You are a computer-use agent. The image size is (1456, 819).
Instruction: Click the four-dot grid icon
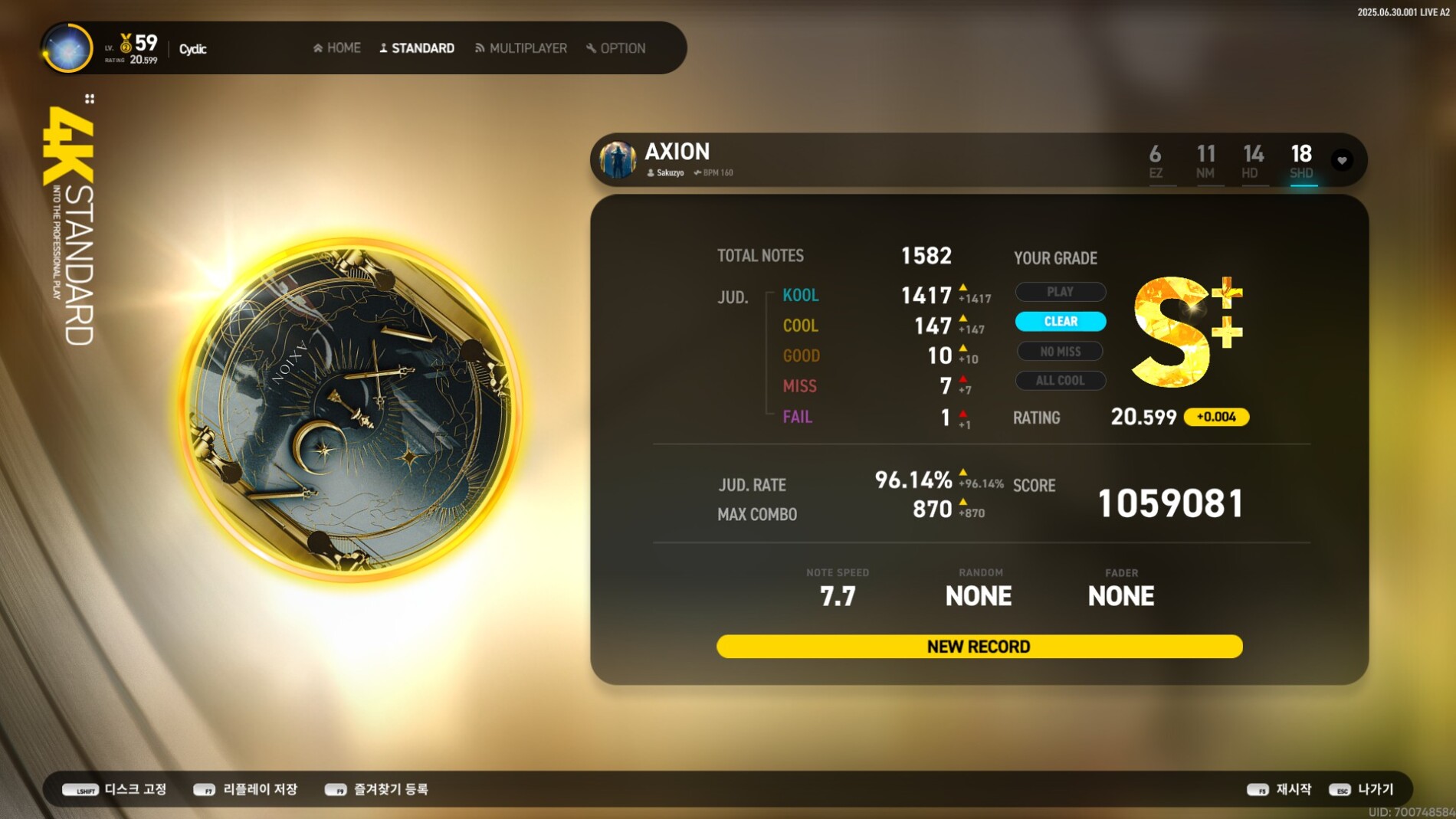point(90,99)
